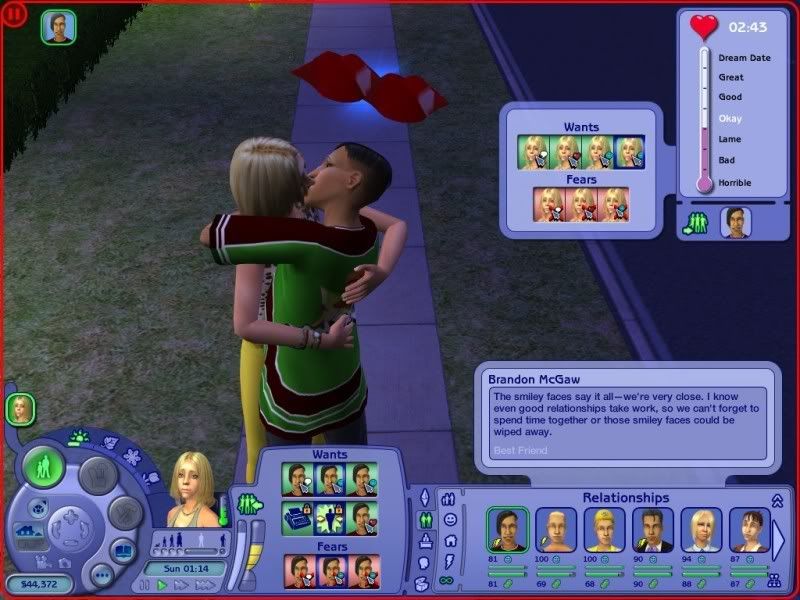800x600 pixels.
Task: Click the Sim avatar in sidebar above controls
Action: (x=20, y=408)
